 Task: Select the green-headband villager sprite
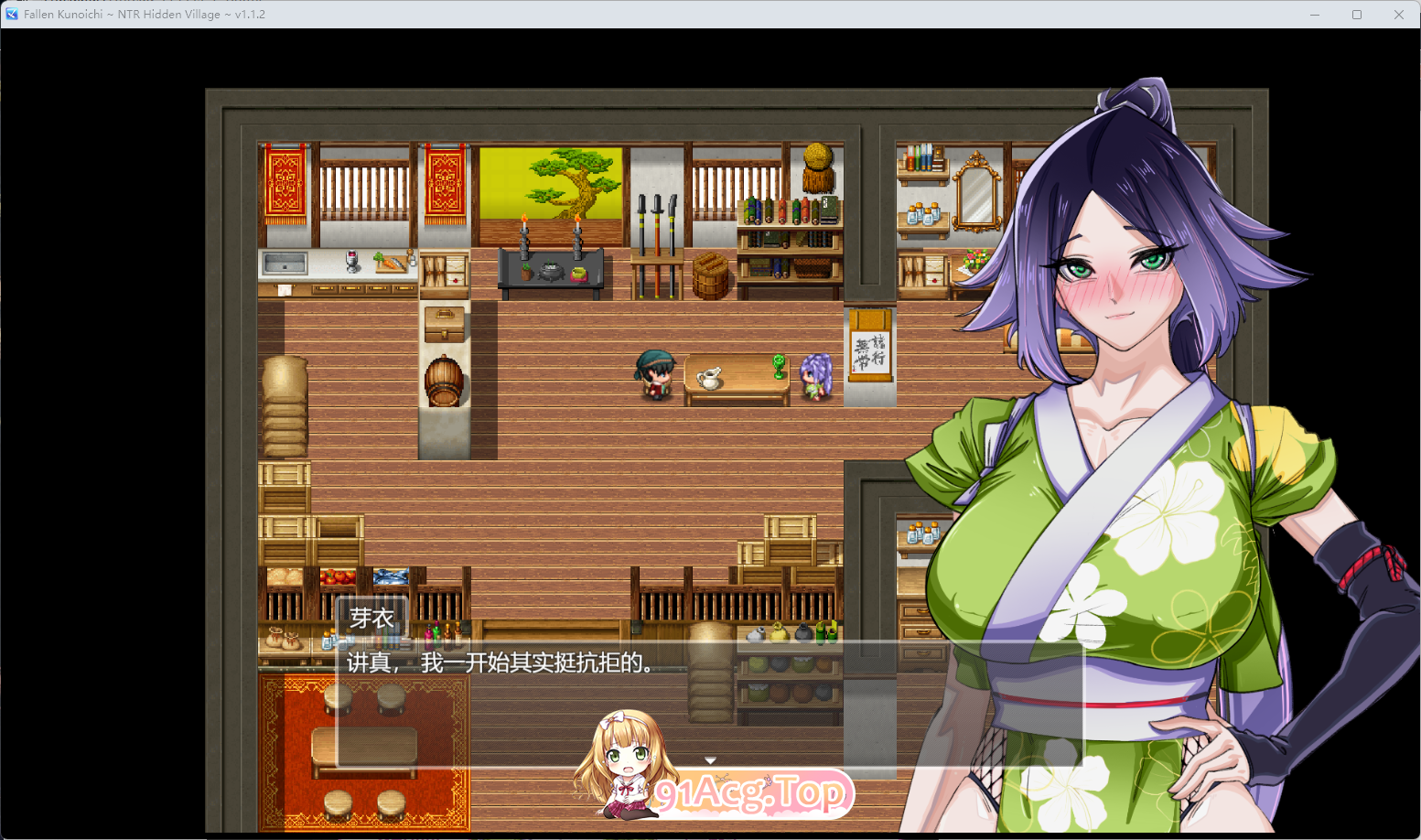coord(654,375)
